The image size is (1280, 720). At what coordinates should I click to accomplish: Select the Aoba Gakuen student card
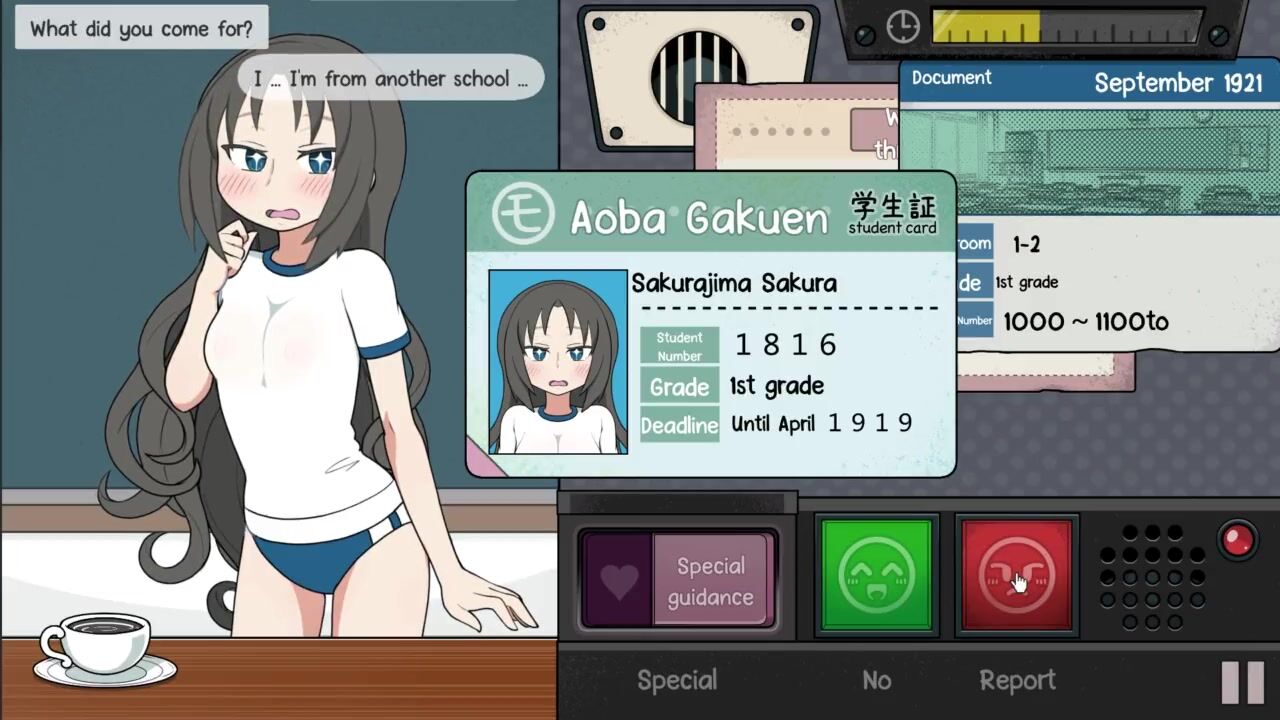coord(710,323)
